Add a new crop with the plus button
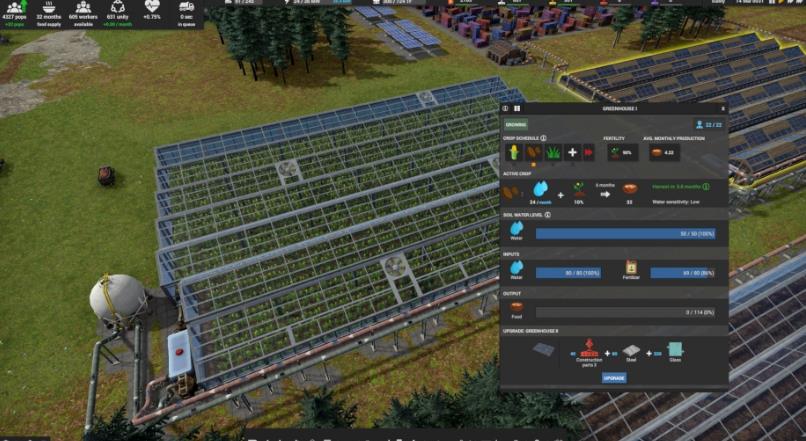The image size is (806, 441). pos(572,153)
